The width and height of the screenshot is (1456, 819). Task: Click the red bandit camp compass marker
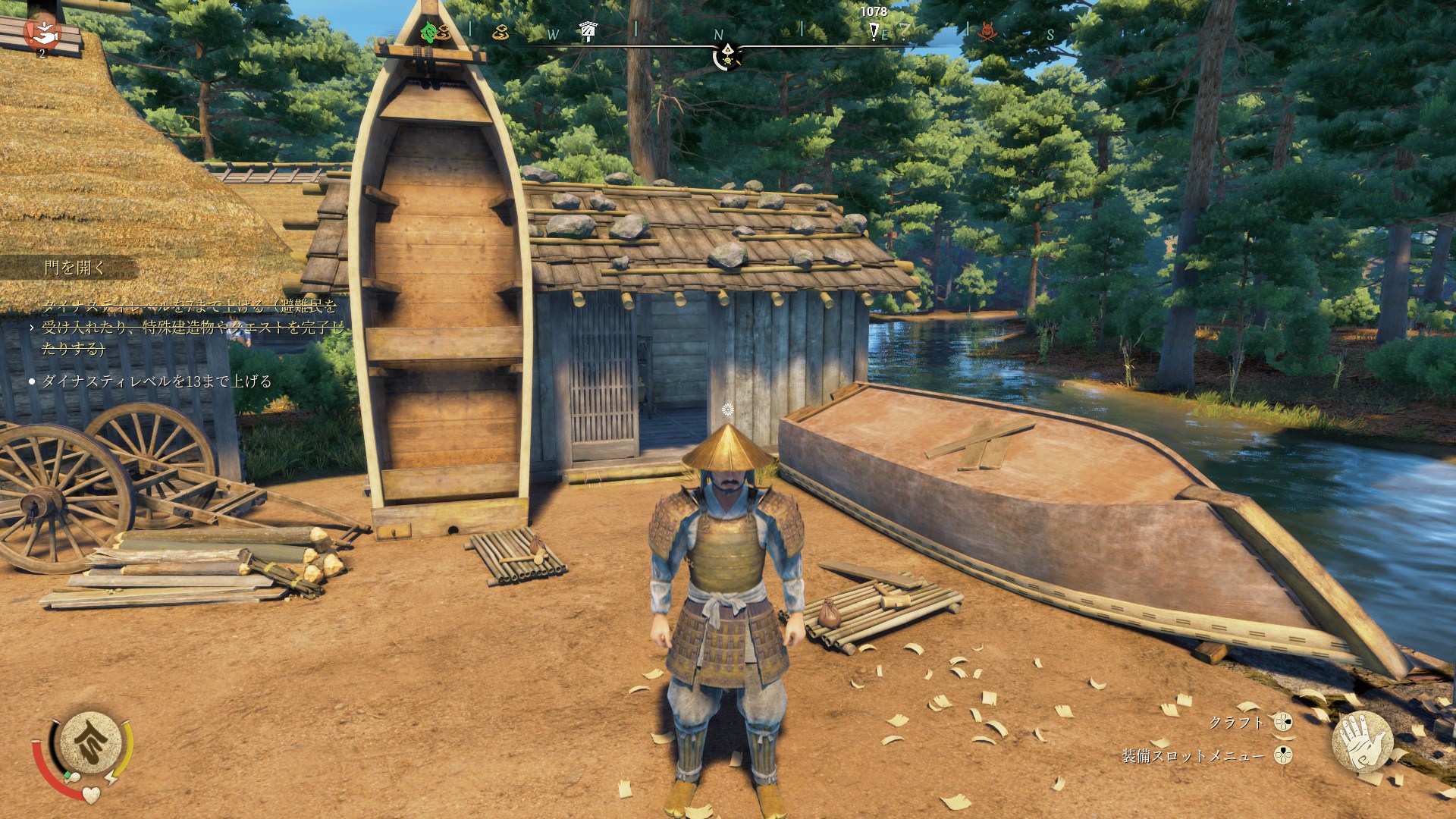pyautogui.click(x=987, y=31)
